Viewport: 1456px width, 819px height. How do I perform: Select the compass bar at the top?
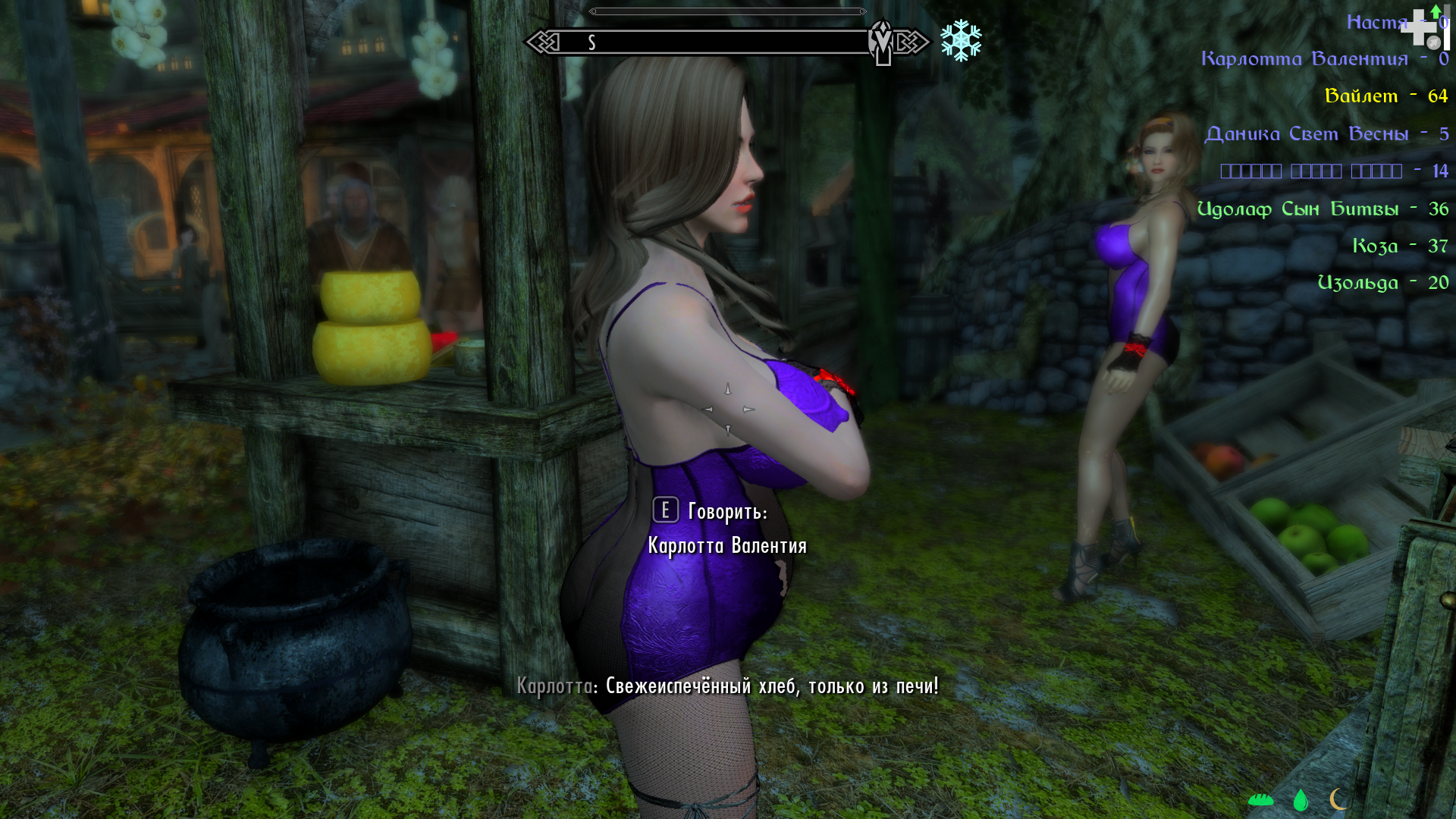pyautogui.click(x=726, y=42)
